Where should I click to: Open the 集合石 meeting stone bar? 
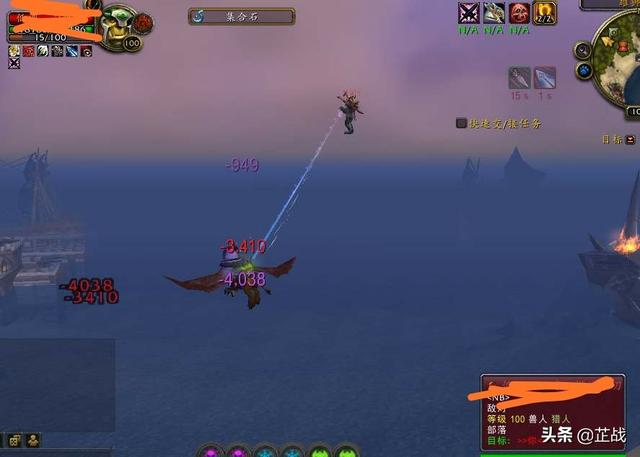pos(241,16)
